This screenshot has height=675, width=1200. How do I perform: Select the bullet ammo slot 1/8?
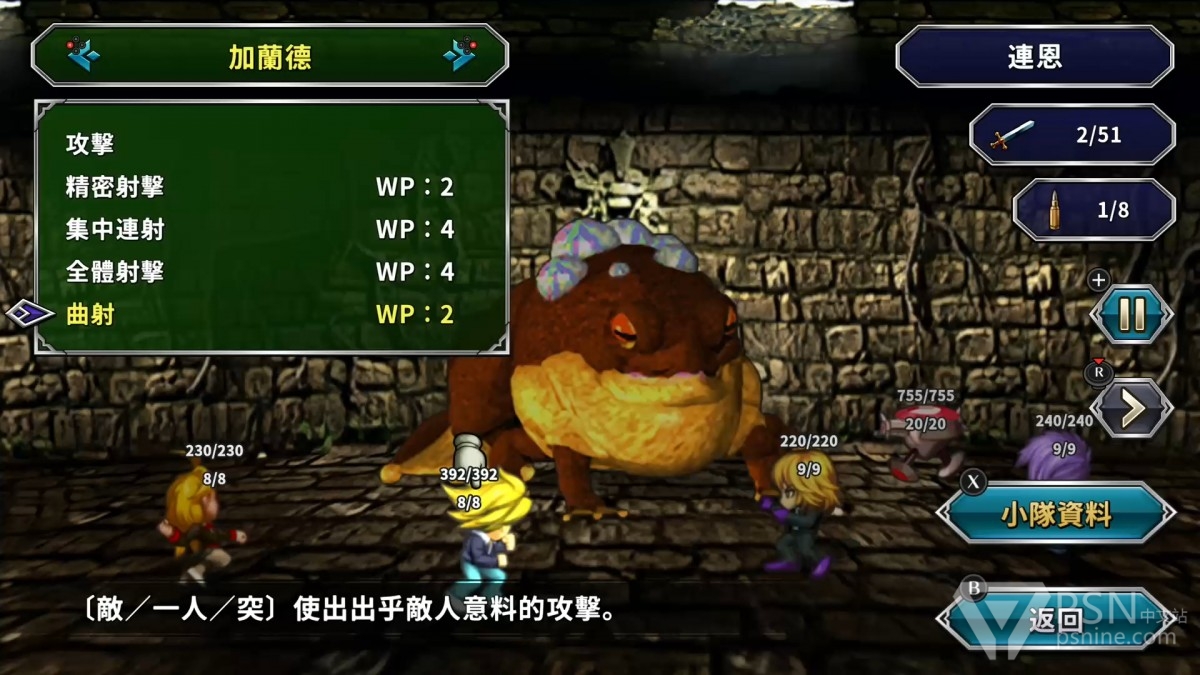pos(1094,210)
